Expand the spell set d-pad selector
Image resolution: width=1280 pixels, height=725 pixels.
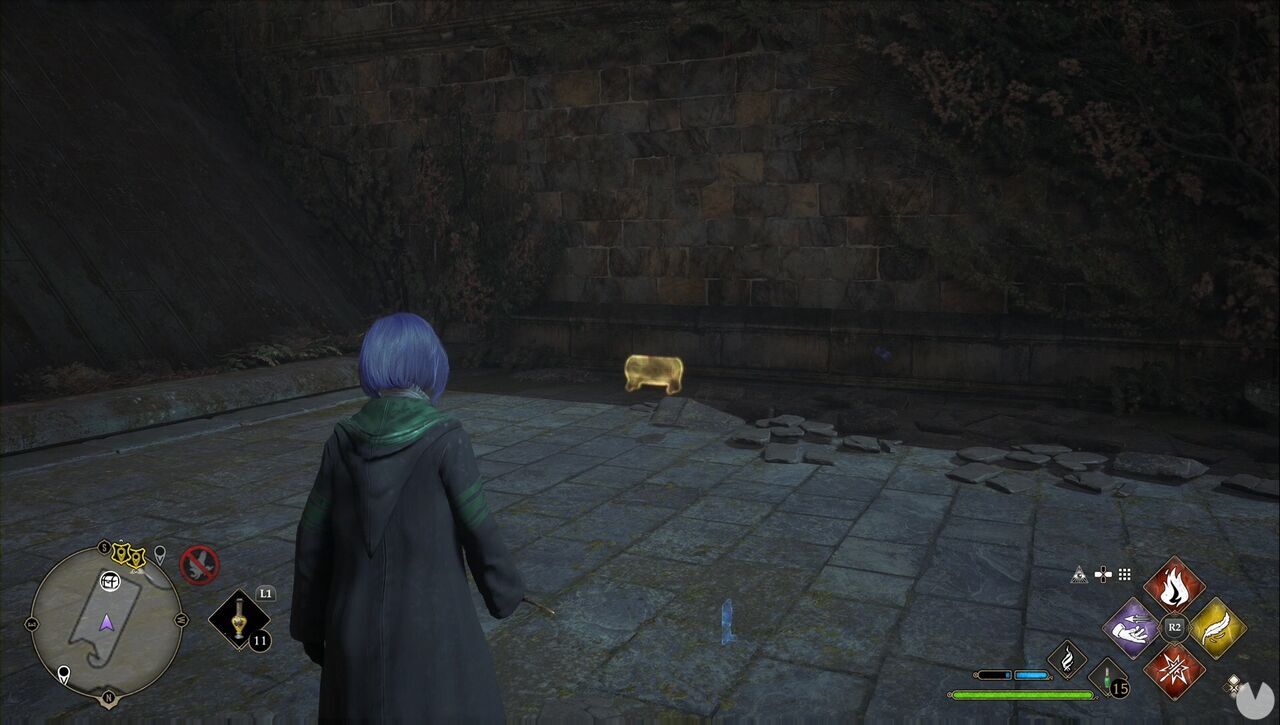tap(1103, 573)
